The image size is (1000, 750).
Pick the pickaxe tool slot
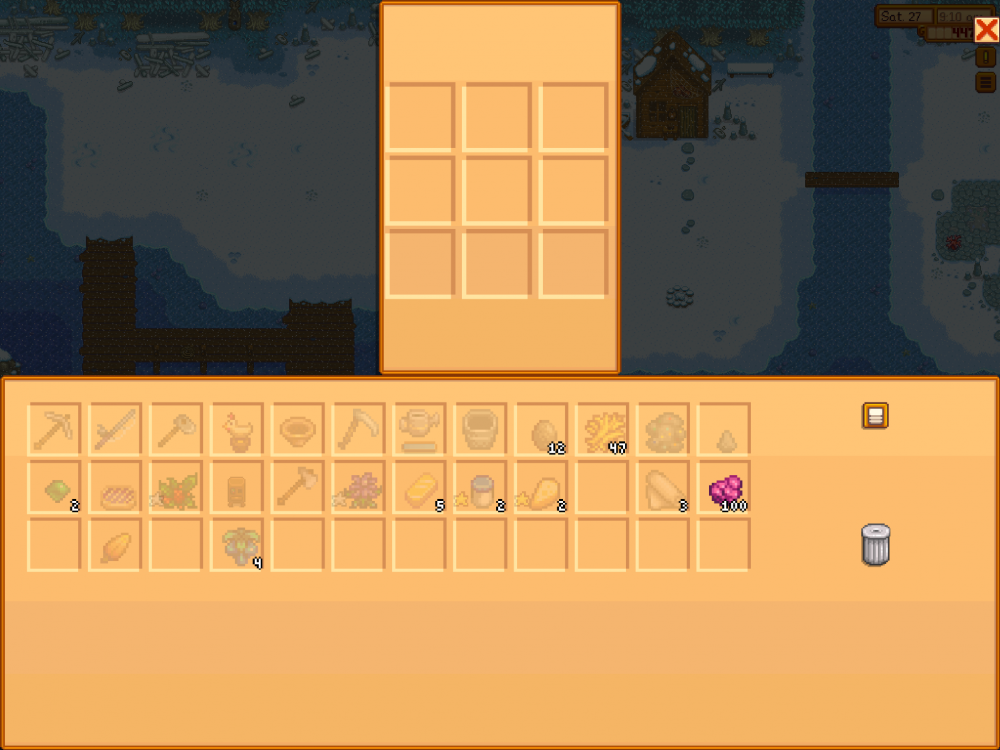[x=54, y=429]
